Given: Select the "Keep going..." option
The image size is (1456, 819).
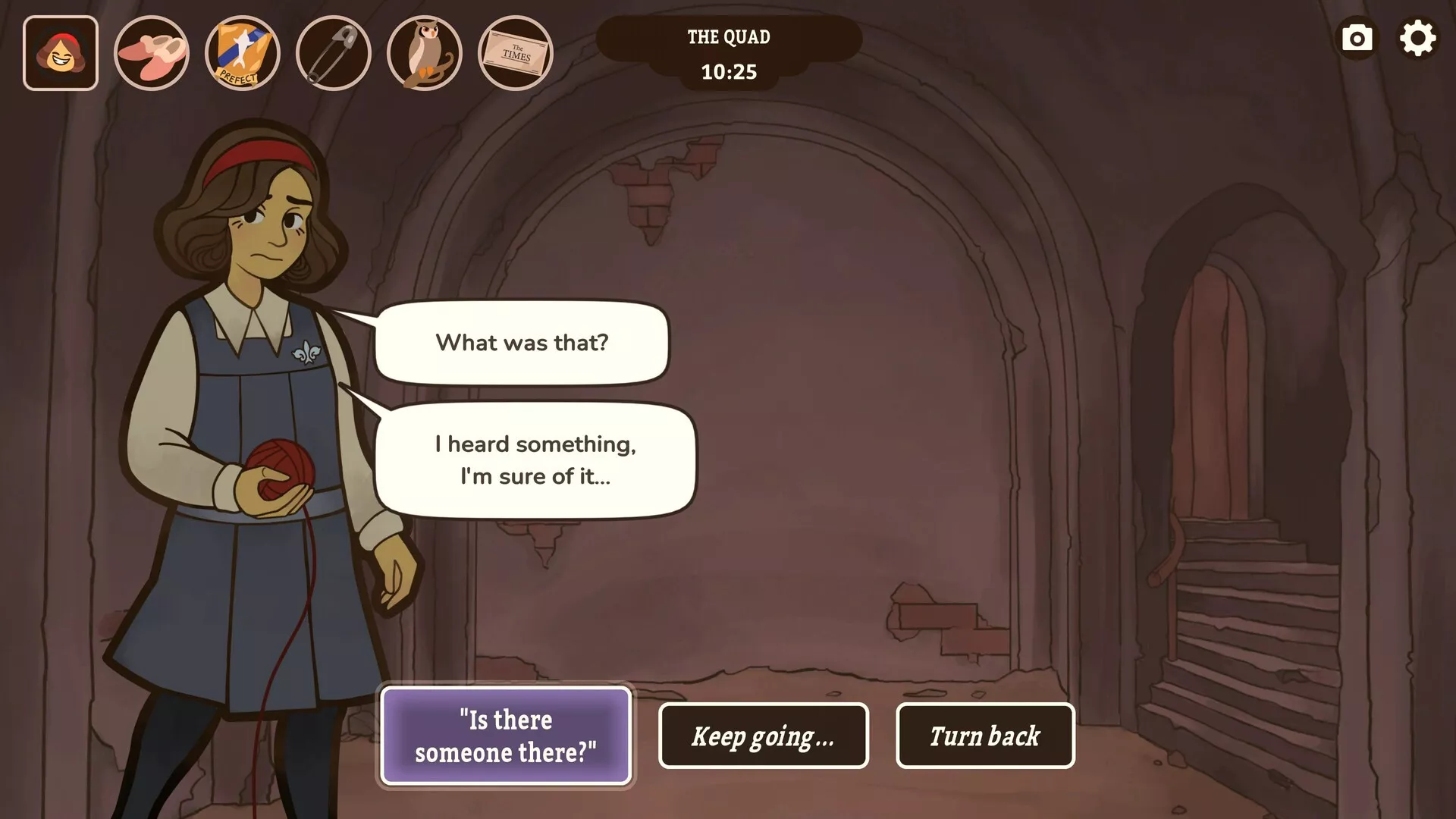Looking at the screenshot, I should click(x=763, y=736).
